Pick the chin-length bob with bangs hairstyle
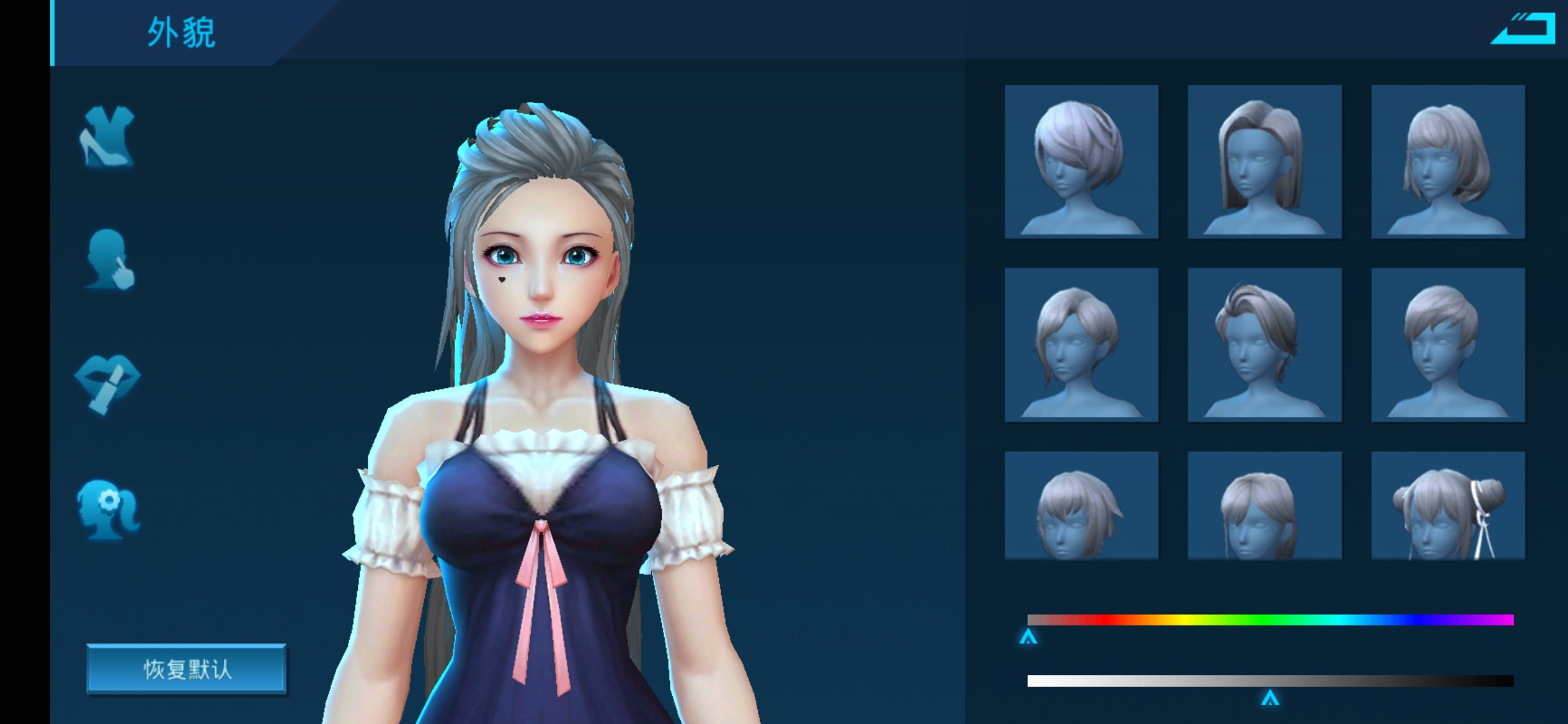Image resolution: width=1568 pixels, height=724 pixels. pos(1447,161)
